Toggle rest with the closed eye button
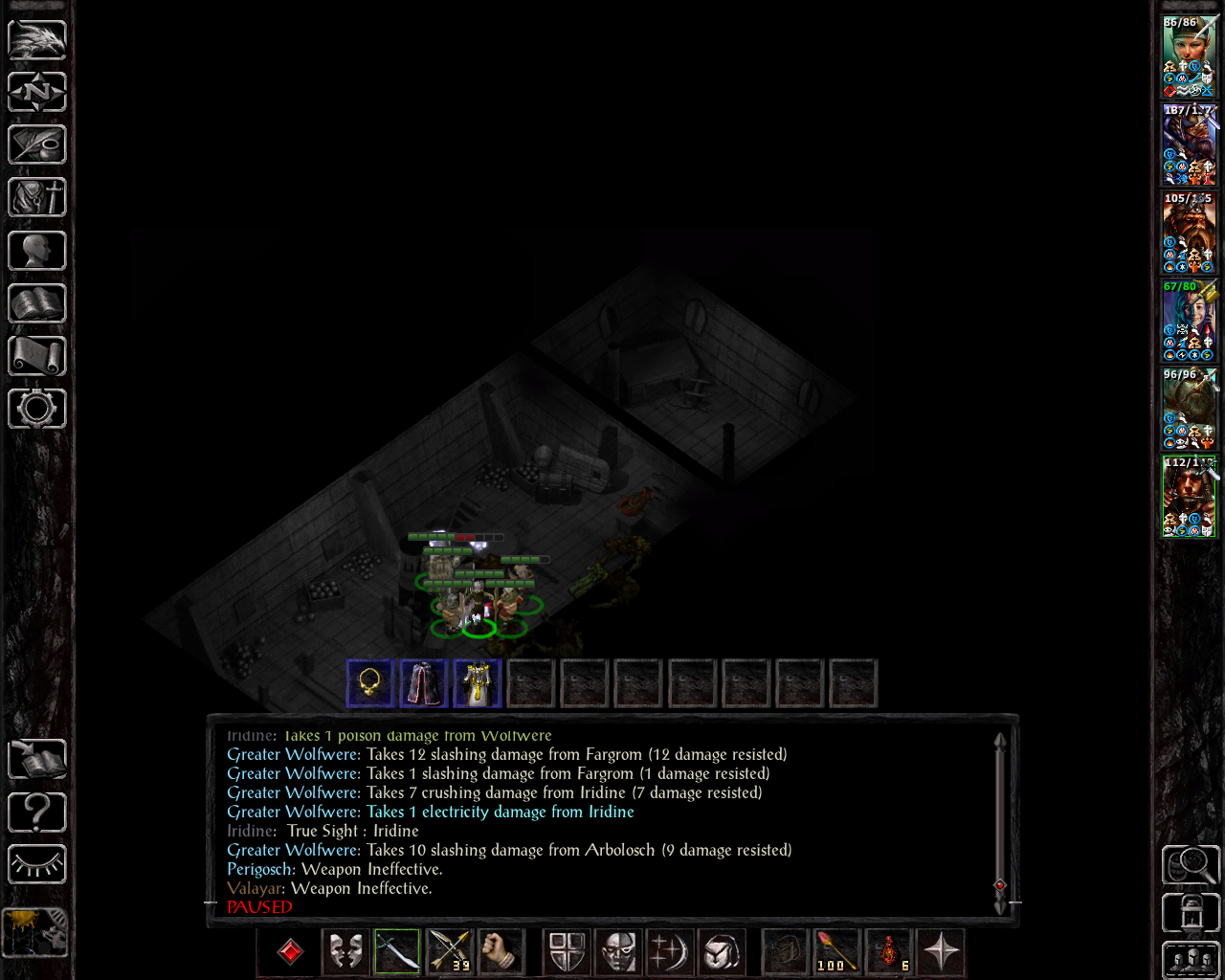 click(x=37, y=864)
